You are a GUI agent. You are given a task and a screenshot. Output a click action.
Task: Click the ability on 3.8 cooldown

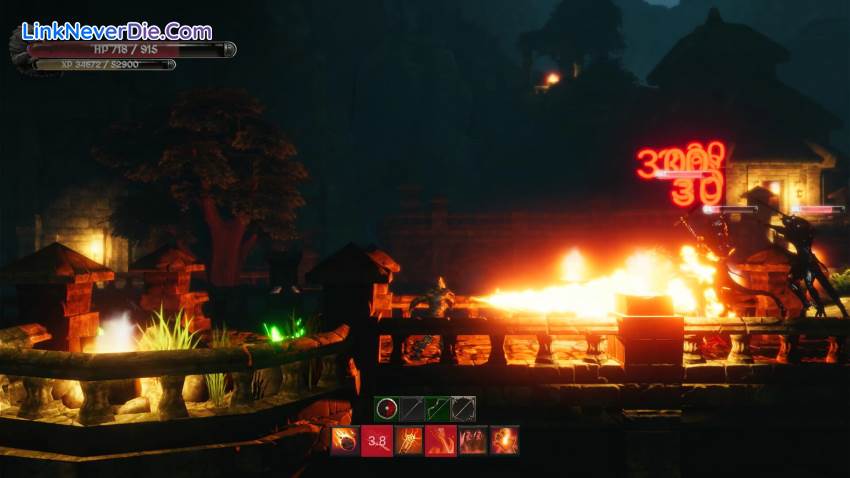pyautogui.click(x=376, y=440)
